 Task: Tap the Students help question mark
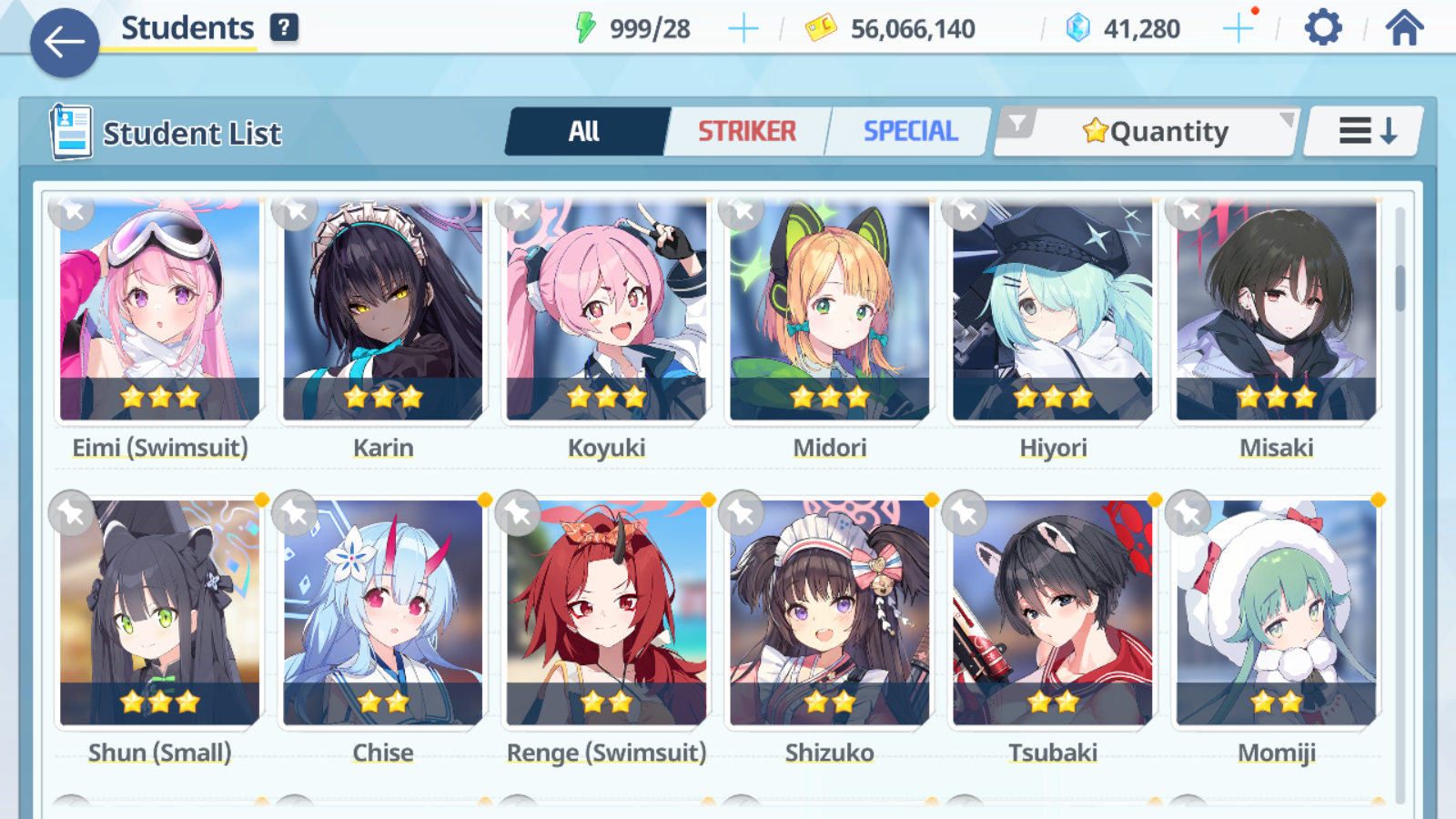[285, 27]
